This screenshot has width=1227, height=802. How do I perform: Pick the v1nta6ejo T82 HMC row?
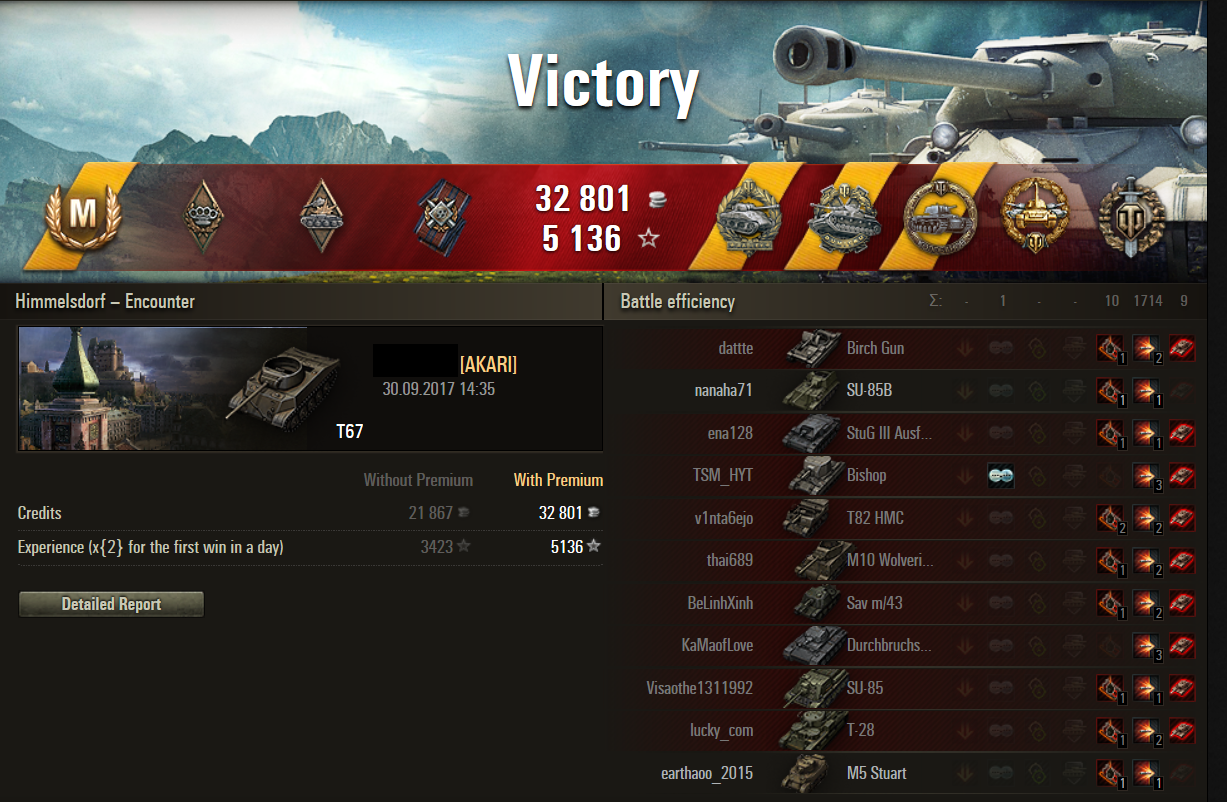tap(875, 518)
